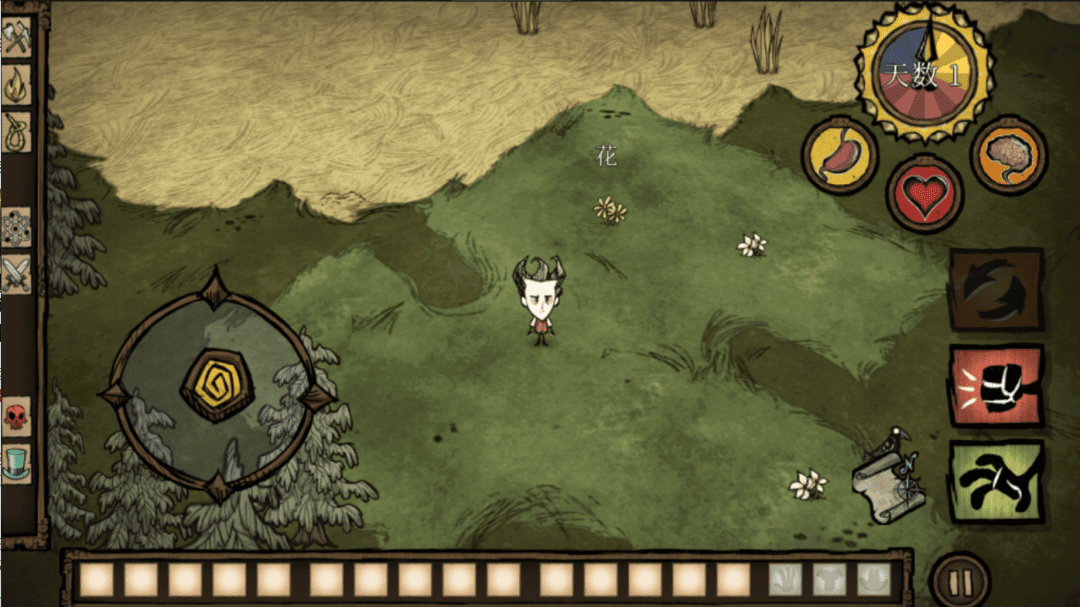Select the rope trap Survival tab
The image size is (1080, 607).
coord(17,131)
